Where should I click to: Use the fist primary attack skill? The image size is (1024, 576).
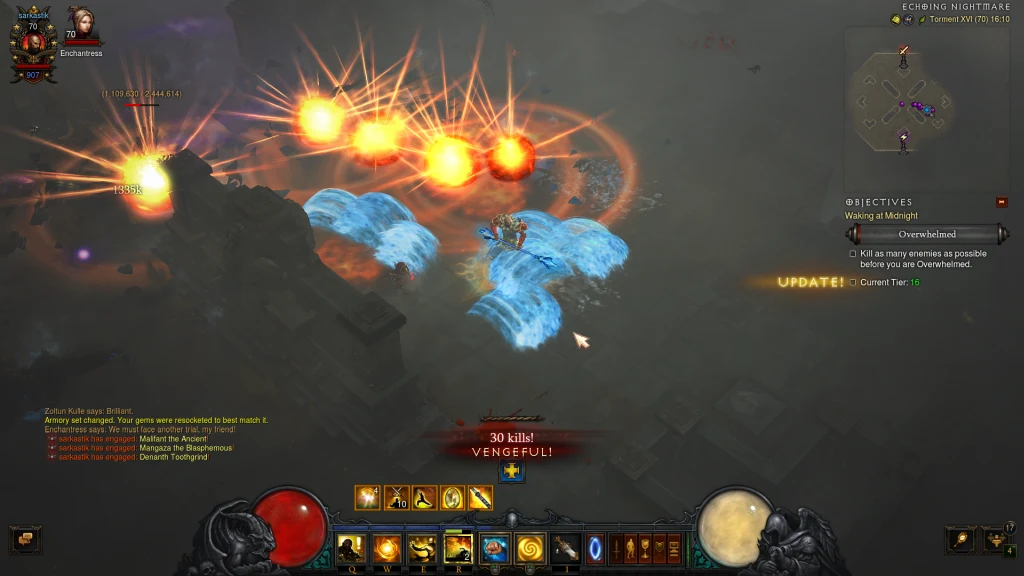(x=494, y=548)
